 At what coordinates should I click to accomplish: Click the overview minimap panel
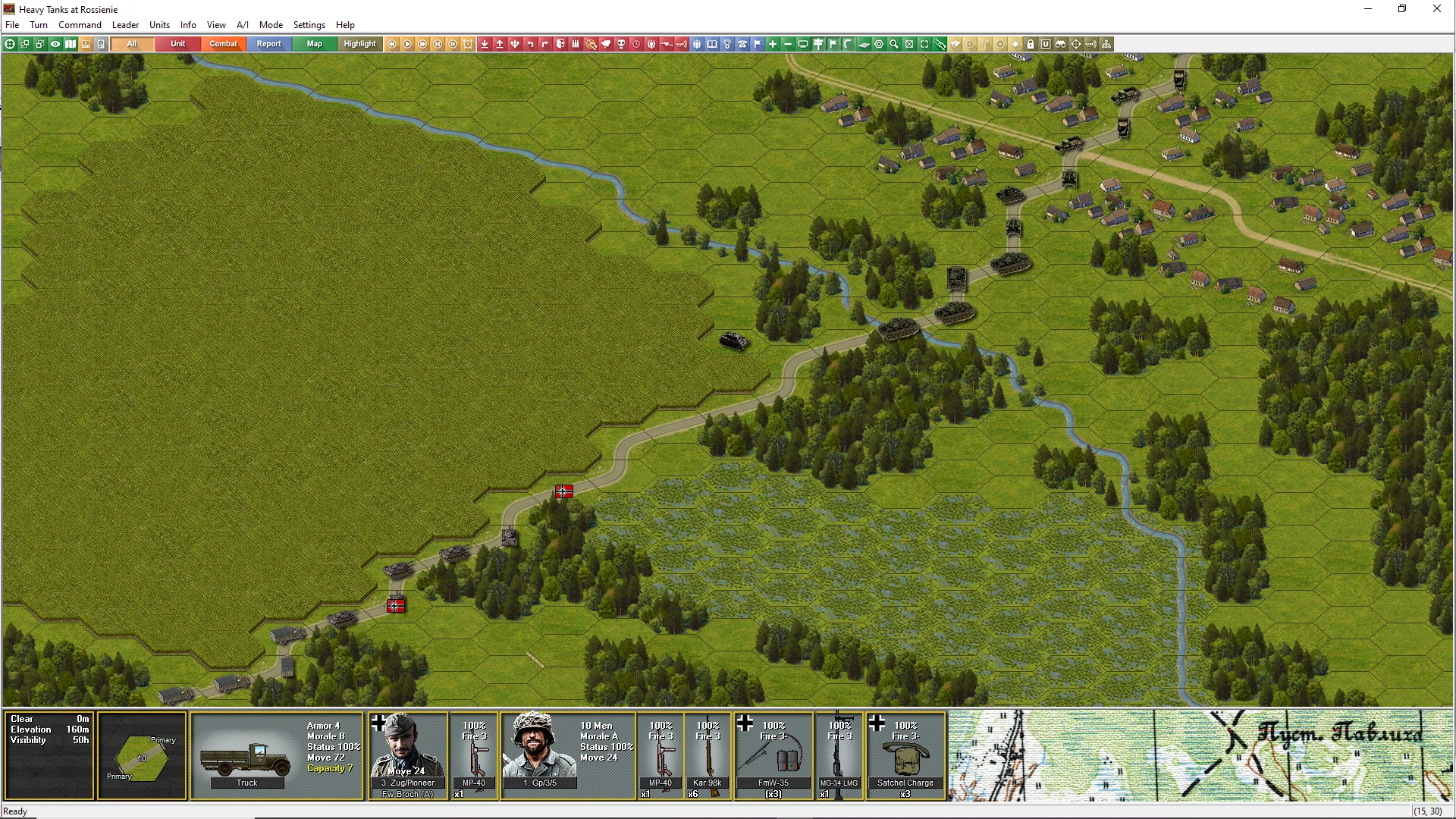coord(1200,755)
